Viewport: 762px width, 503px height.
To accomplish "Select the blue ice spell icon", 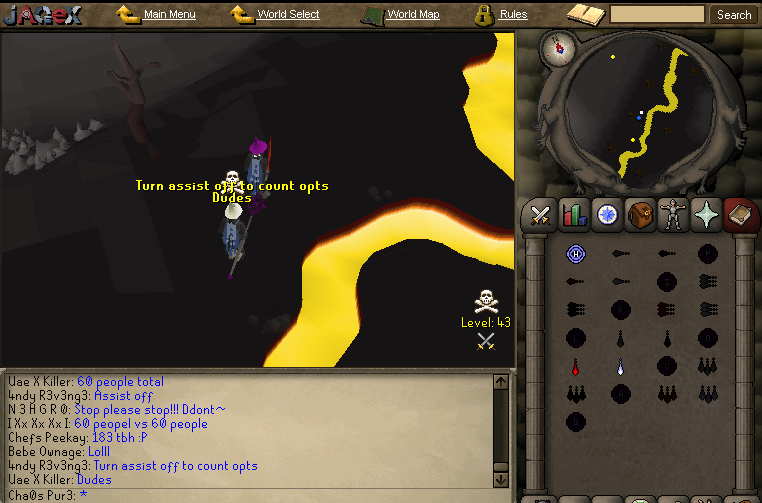I will coord(620,366).
